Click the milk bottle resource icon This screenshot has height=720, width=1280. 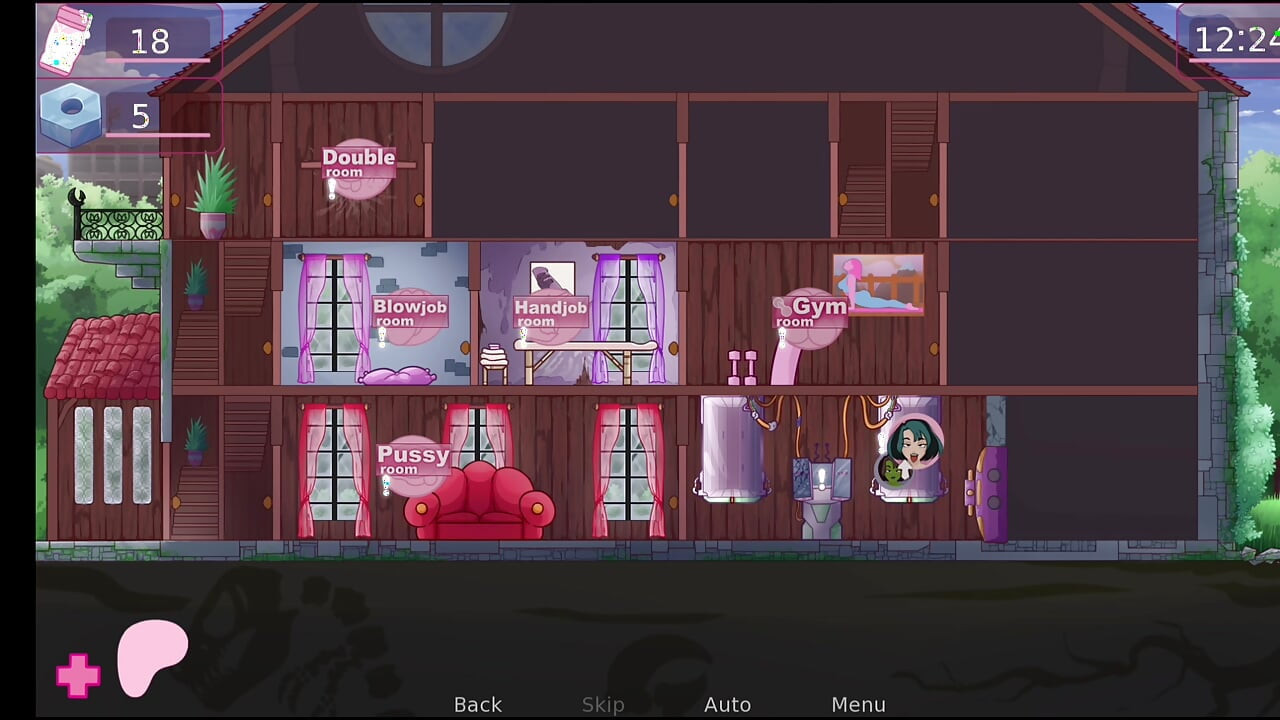[64, 42]
